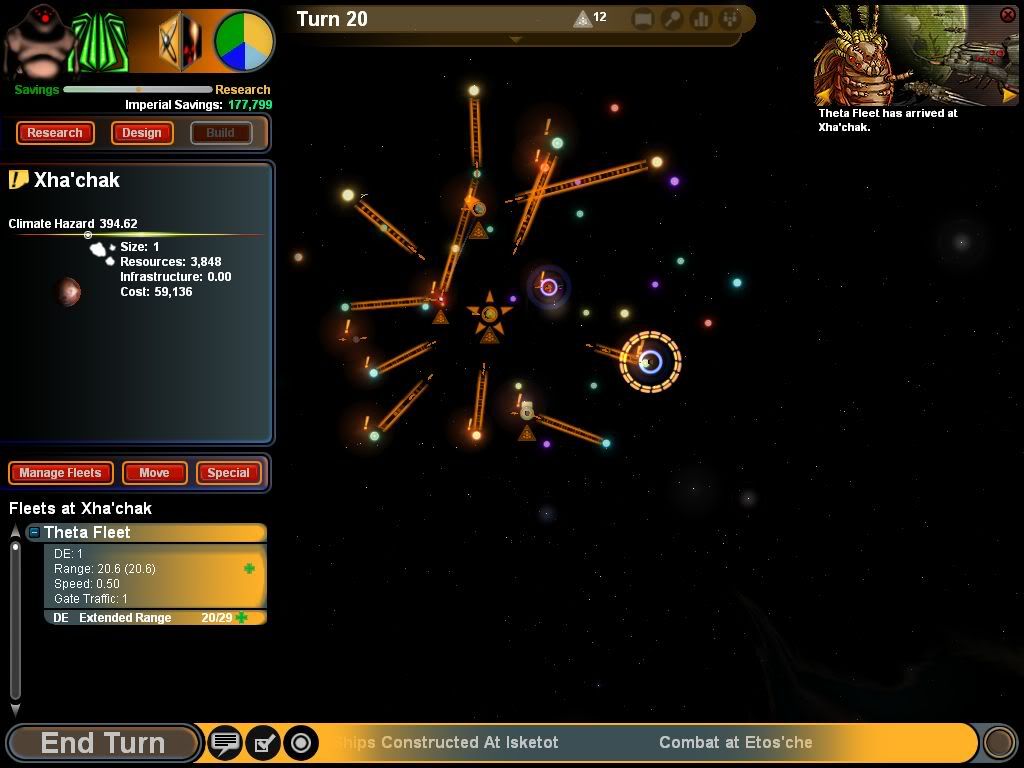This screenshot has height=768, width=1024.
Task: Click the bar graph icon in top bar
Action: tap(701, 19)
